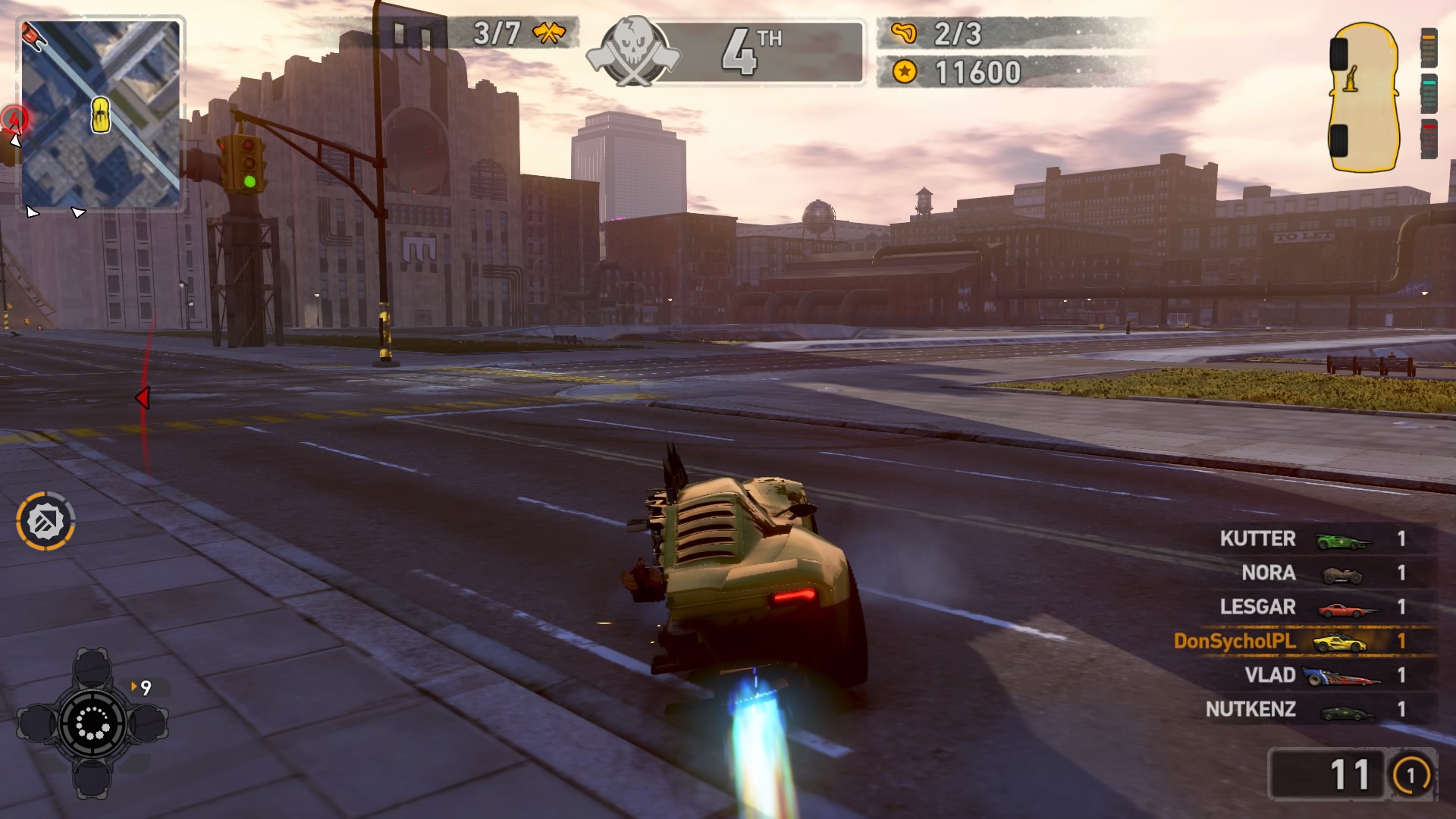Click the skull and axes emblem

(633, 52)
